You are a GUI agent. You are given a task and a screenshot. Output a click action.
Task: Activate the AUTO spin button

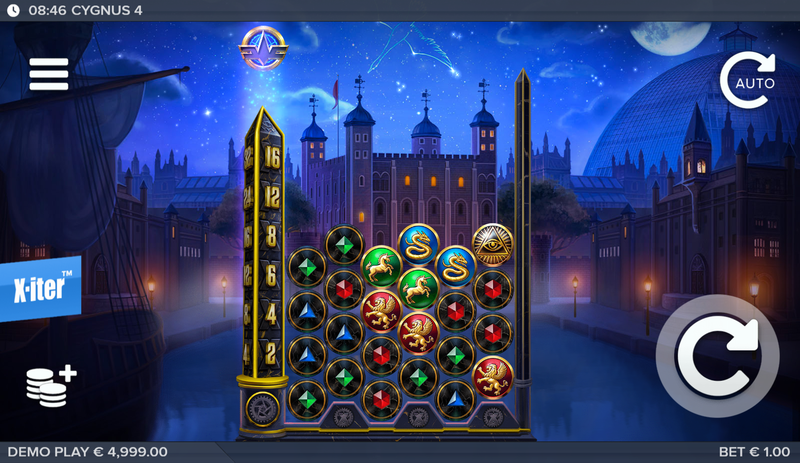[749, 80]
